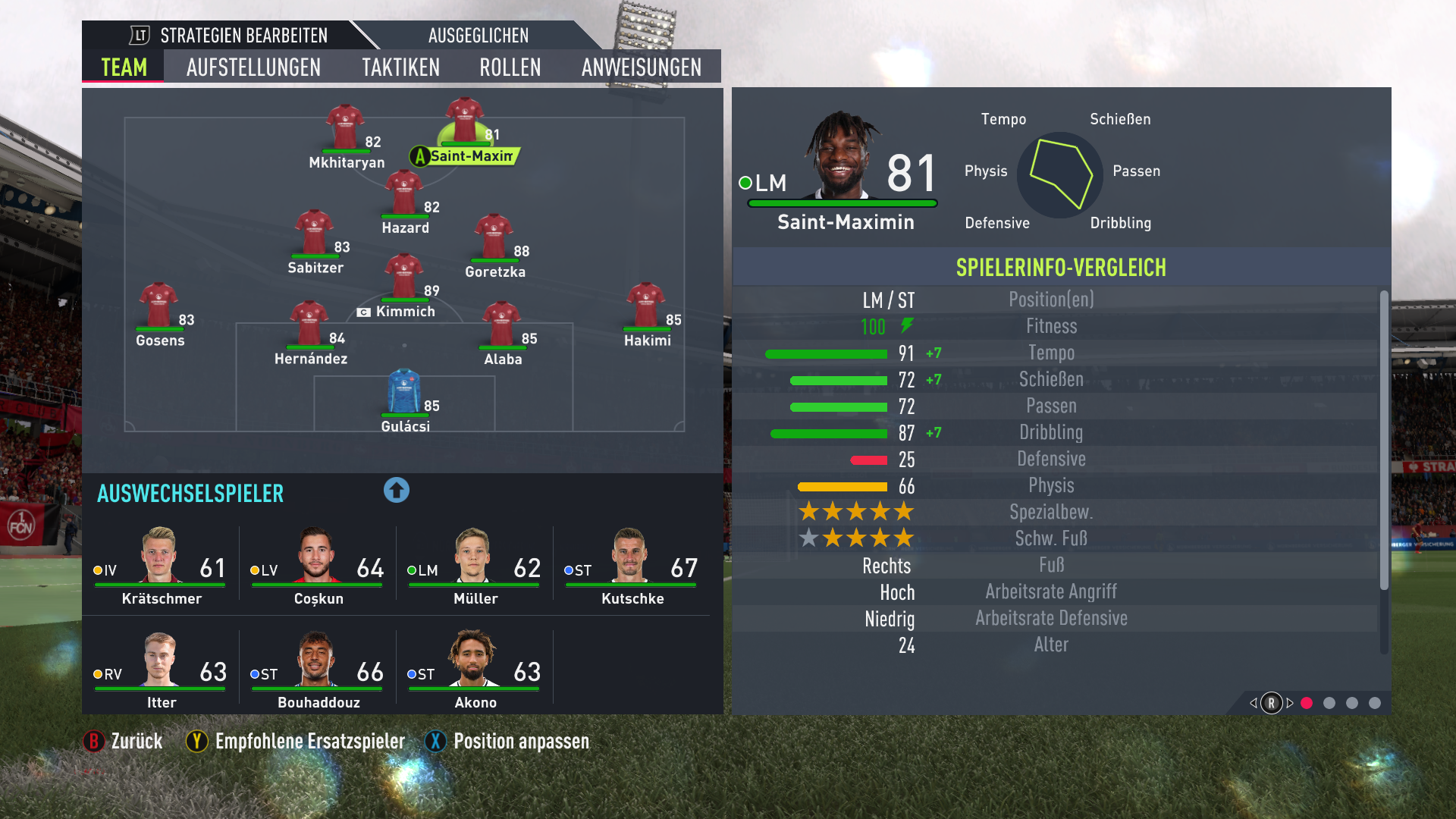The height and width of the screenshot is (819, 1456).
Task: Select substitute Kutschke
Action: 632,566
